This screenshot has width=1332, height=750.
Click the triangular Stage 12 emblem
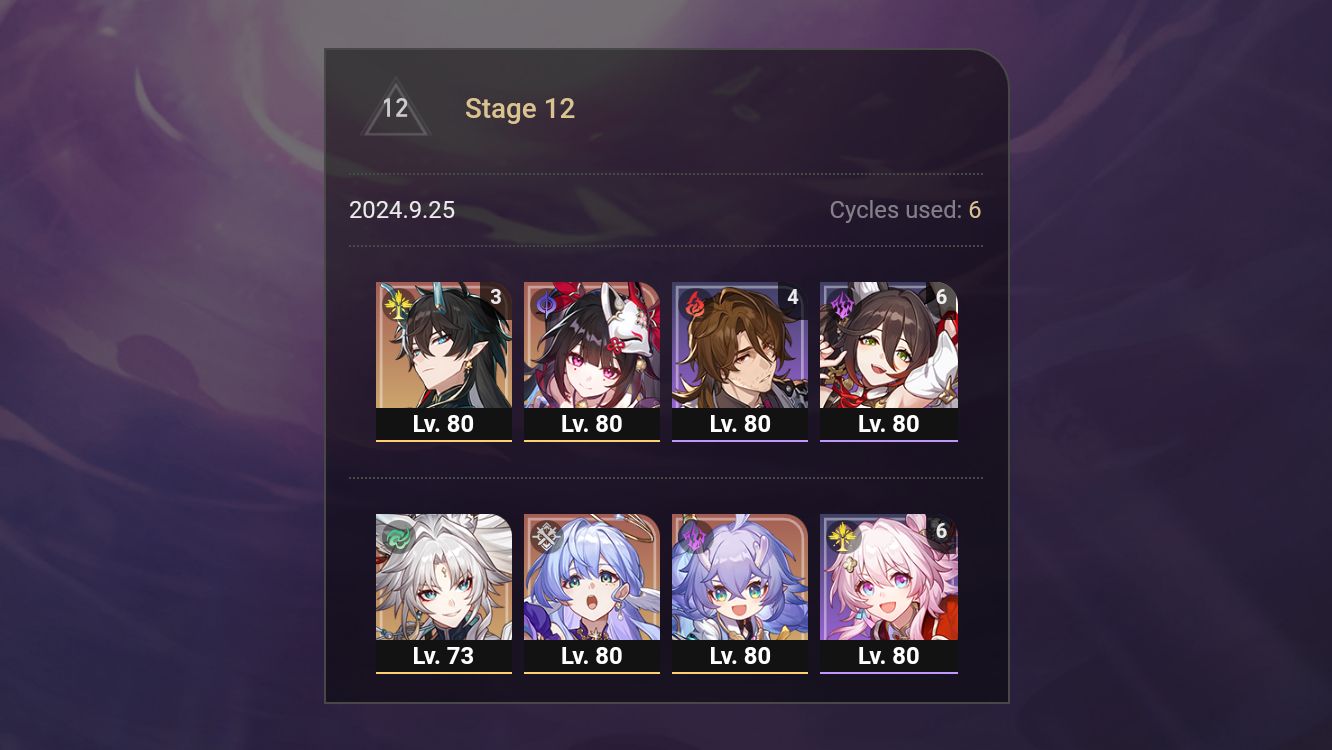click(395, 108)
